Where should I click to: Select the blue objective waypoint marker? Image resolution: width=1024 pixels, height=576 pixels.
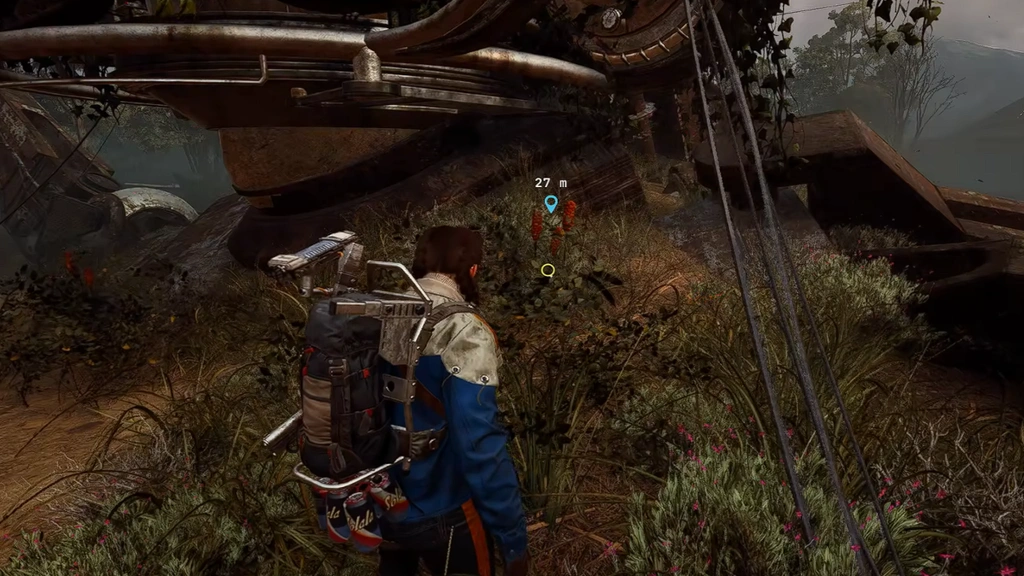click(550, 204)
